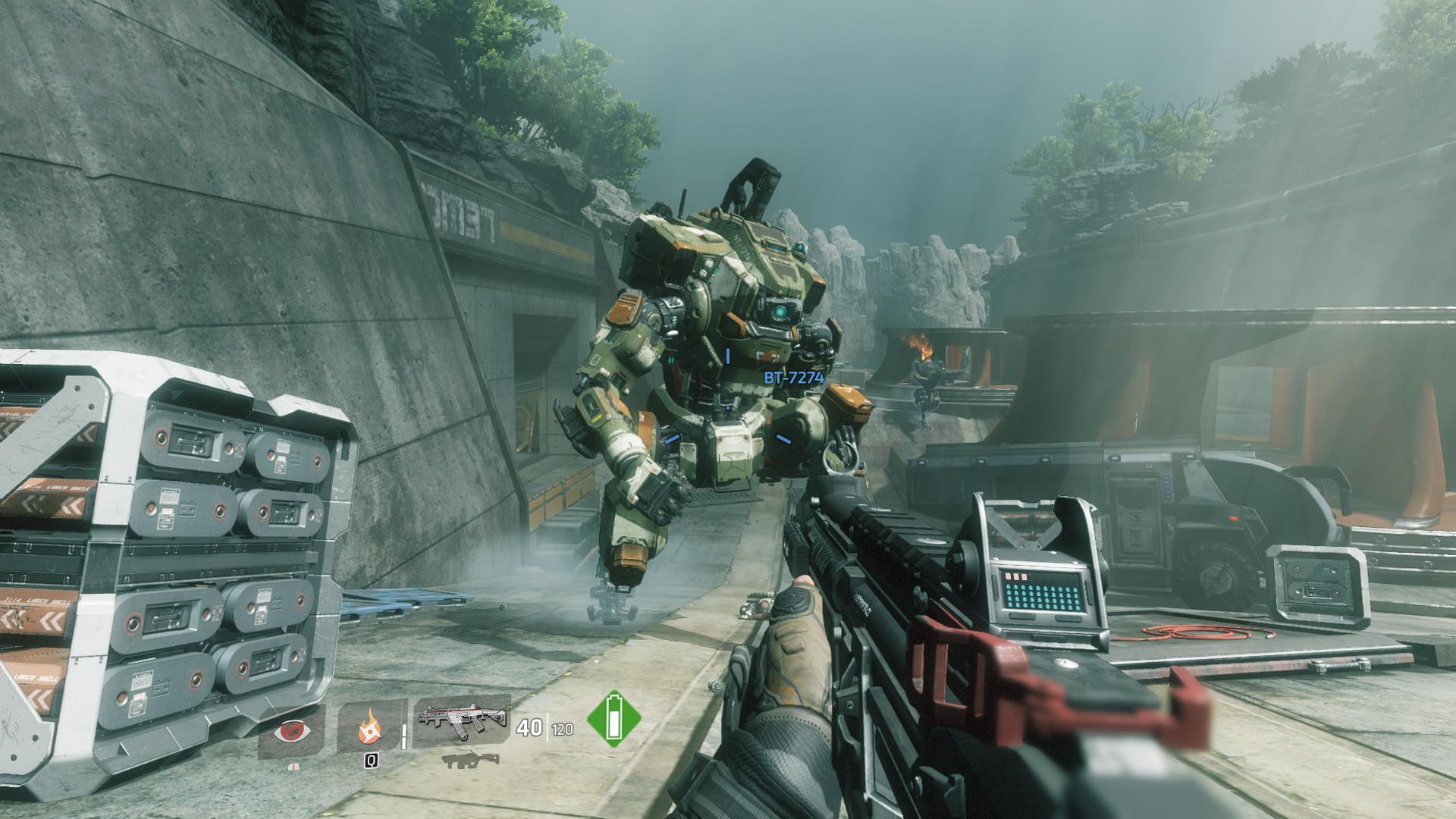Activate the Cloak eye ability icon
Viewport: 1456px width, 819px height.
[291, 730]
